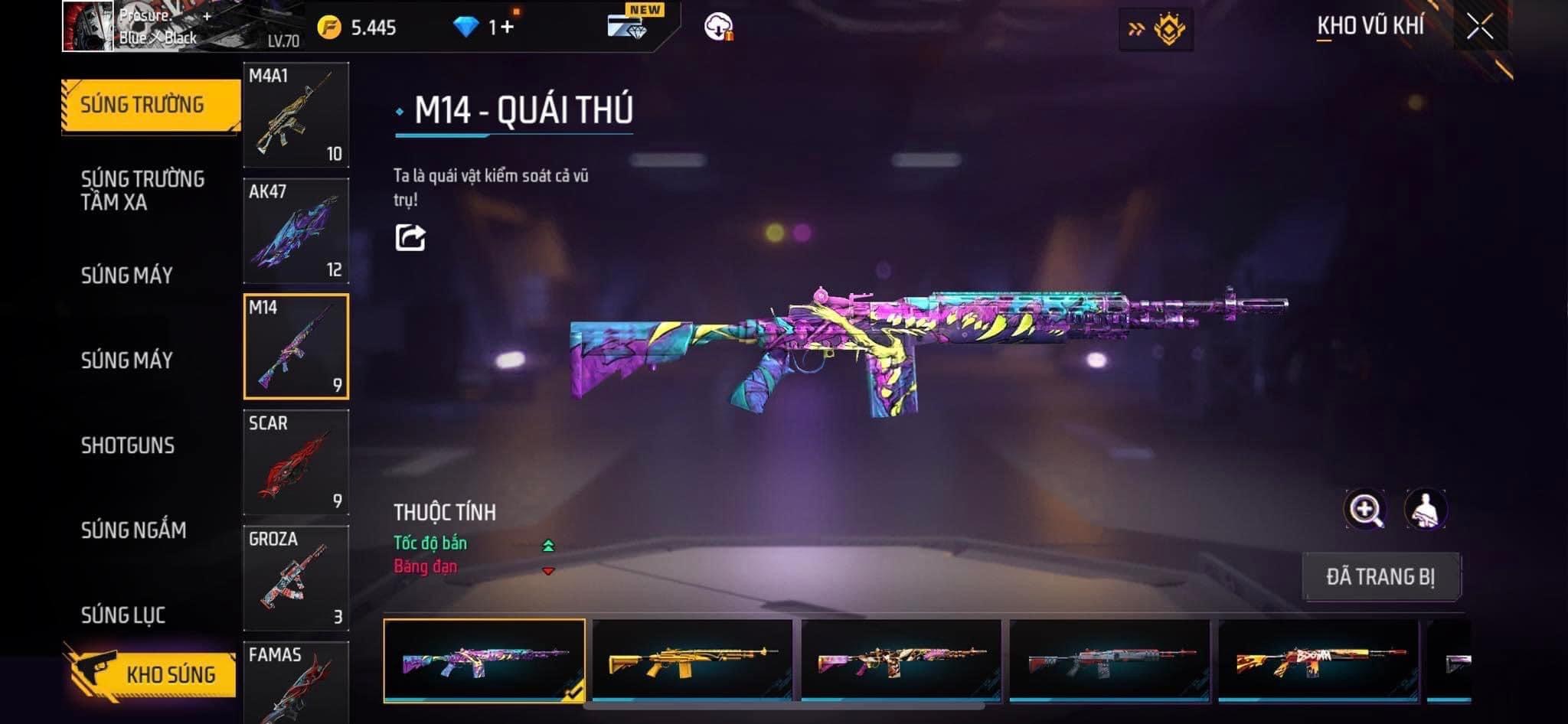Choose the GROZA weapon tile
Screen dimensions: 1568x724
(296, 578)
